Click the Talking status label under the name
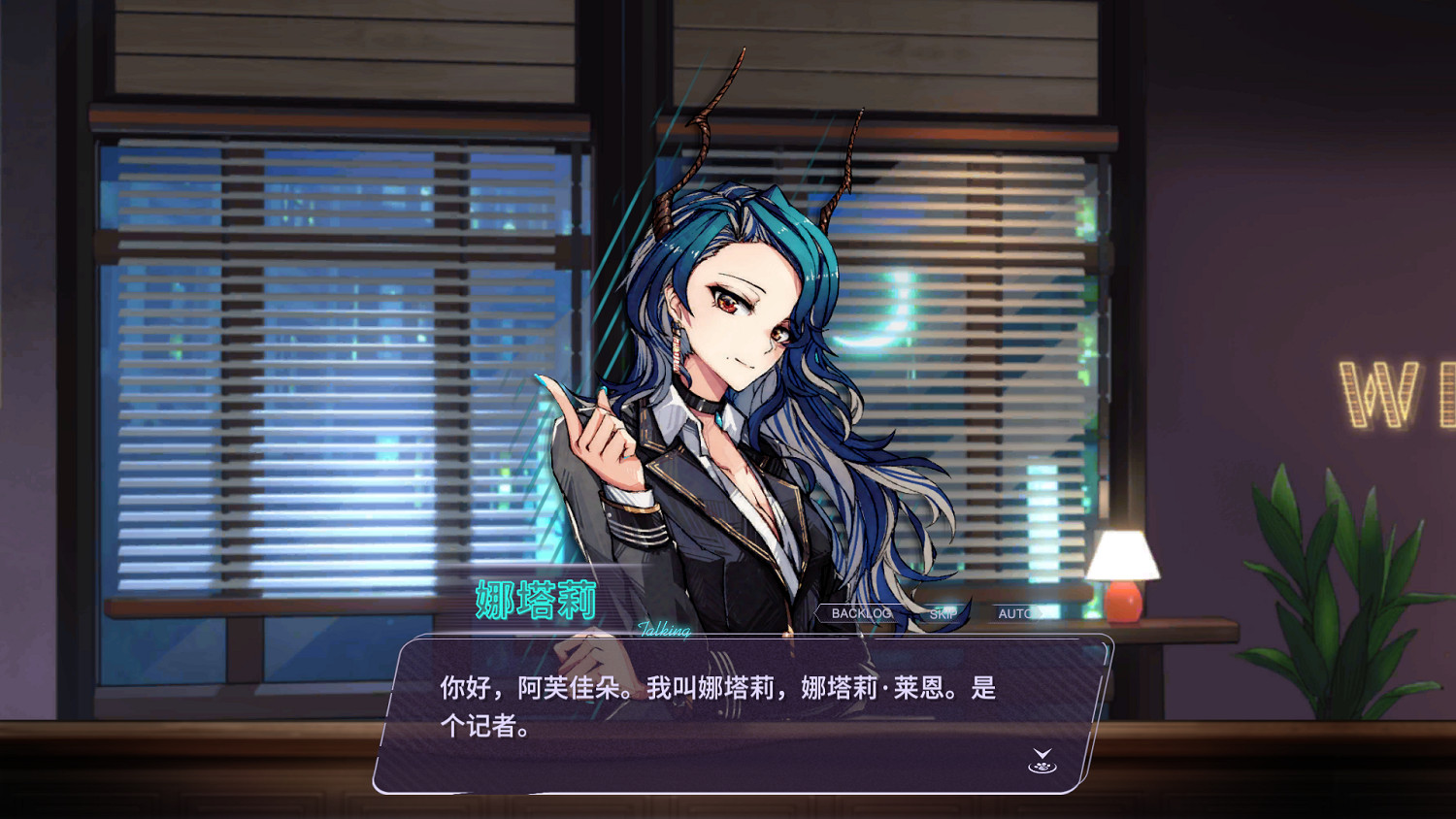Screen dimensions: 1456x819 (x=663, y=632)
